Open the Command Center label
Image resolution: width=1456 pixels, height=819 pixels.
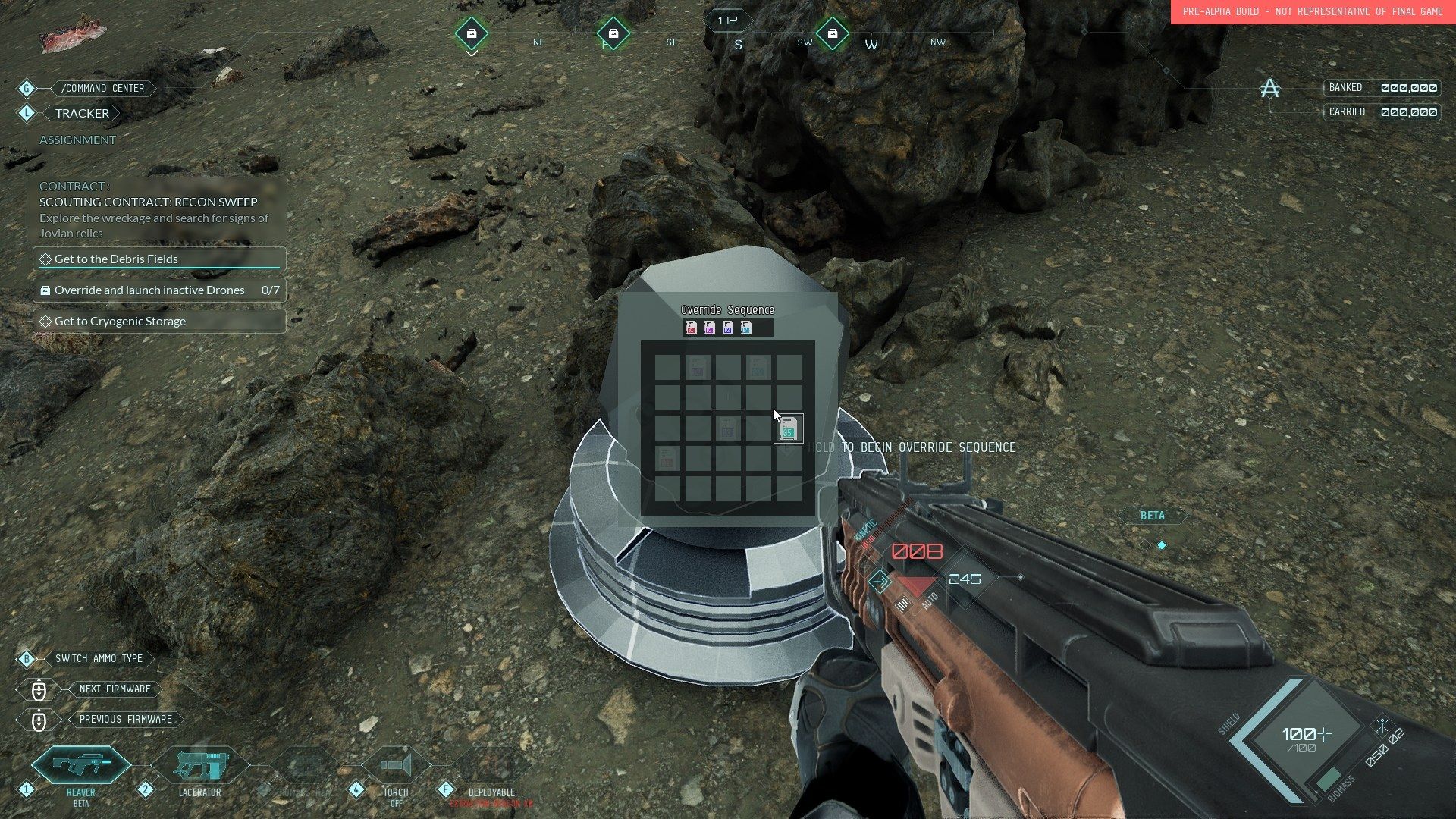[x=103, y=88]
